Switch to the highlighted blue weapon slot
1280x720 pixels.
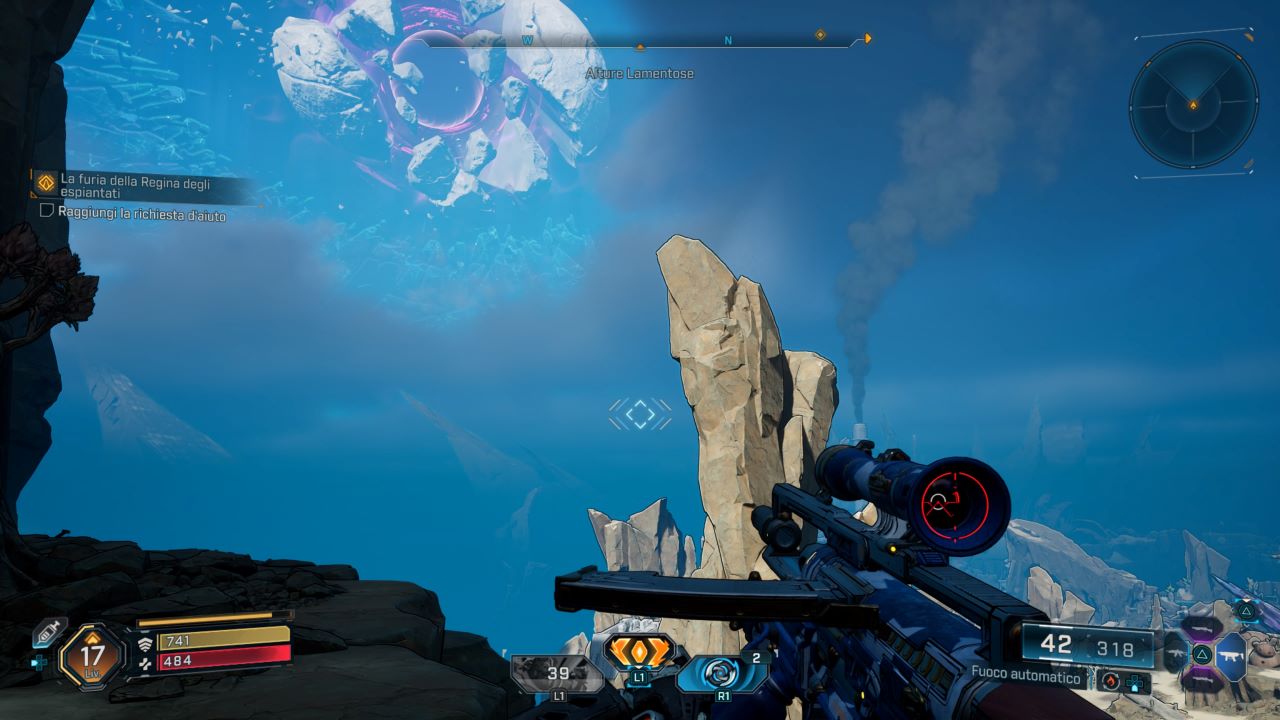click(x=1232, y=656)
